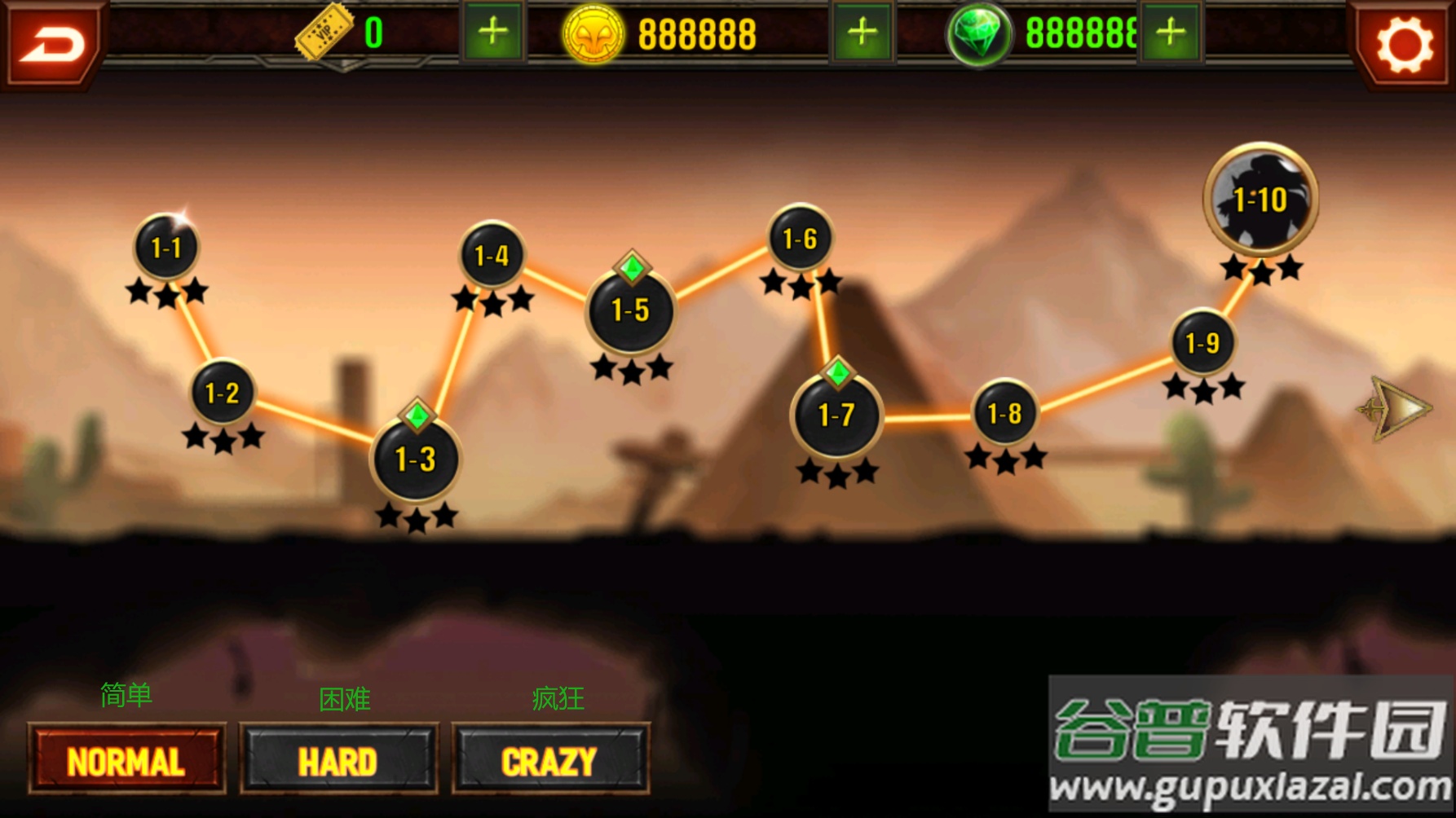Image resolution: width=1456 pixels, height=818 pixels.
Task: Select level 1-4
Action: 492,255
